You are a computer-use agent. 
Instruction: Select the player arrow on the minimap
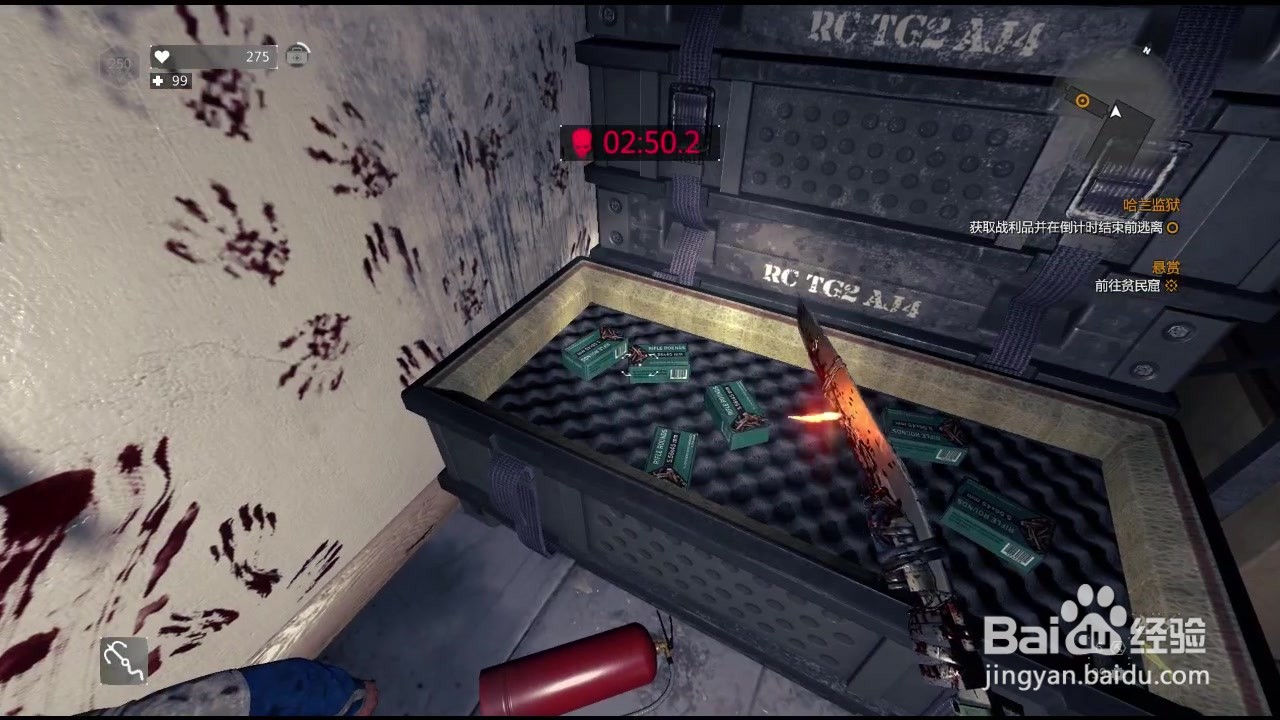1114,113
